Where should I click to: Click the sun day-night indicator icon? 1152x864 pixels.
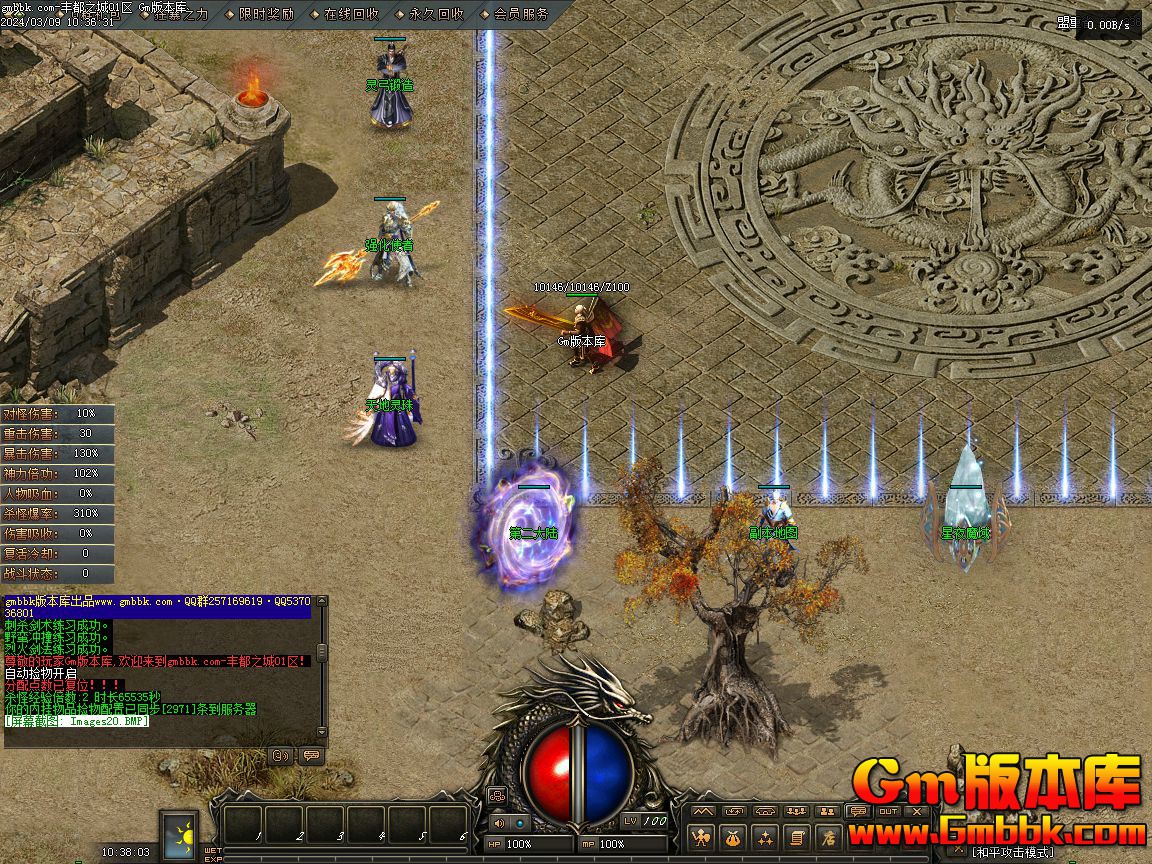click(x=181, y=834)
